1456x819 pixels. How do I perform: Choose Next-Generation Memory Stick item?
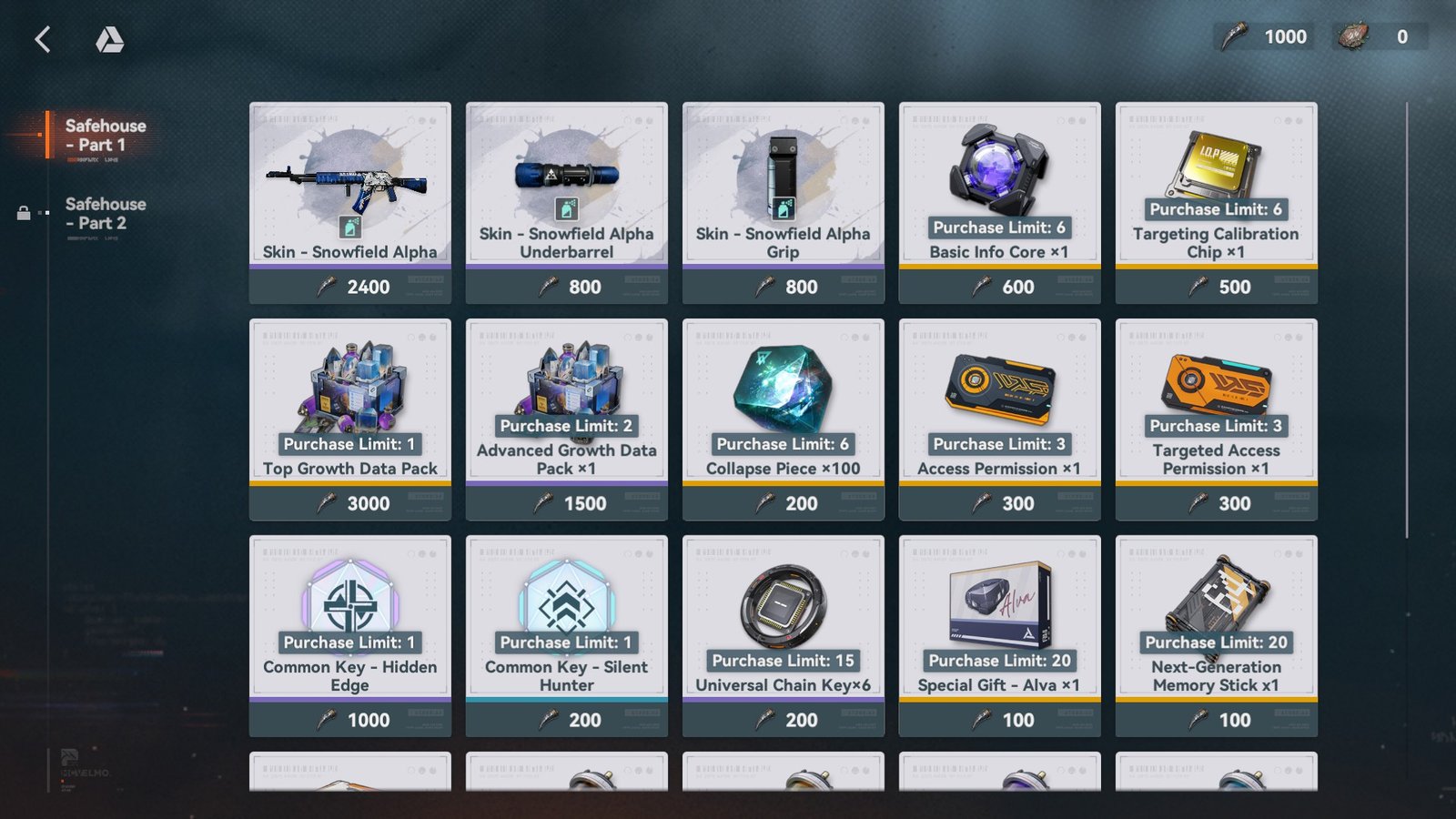click(x=1217, y=635)
